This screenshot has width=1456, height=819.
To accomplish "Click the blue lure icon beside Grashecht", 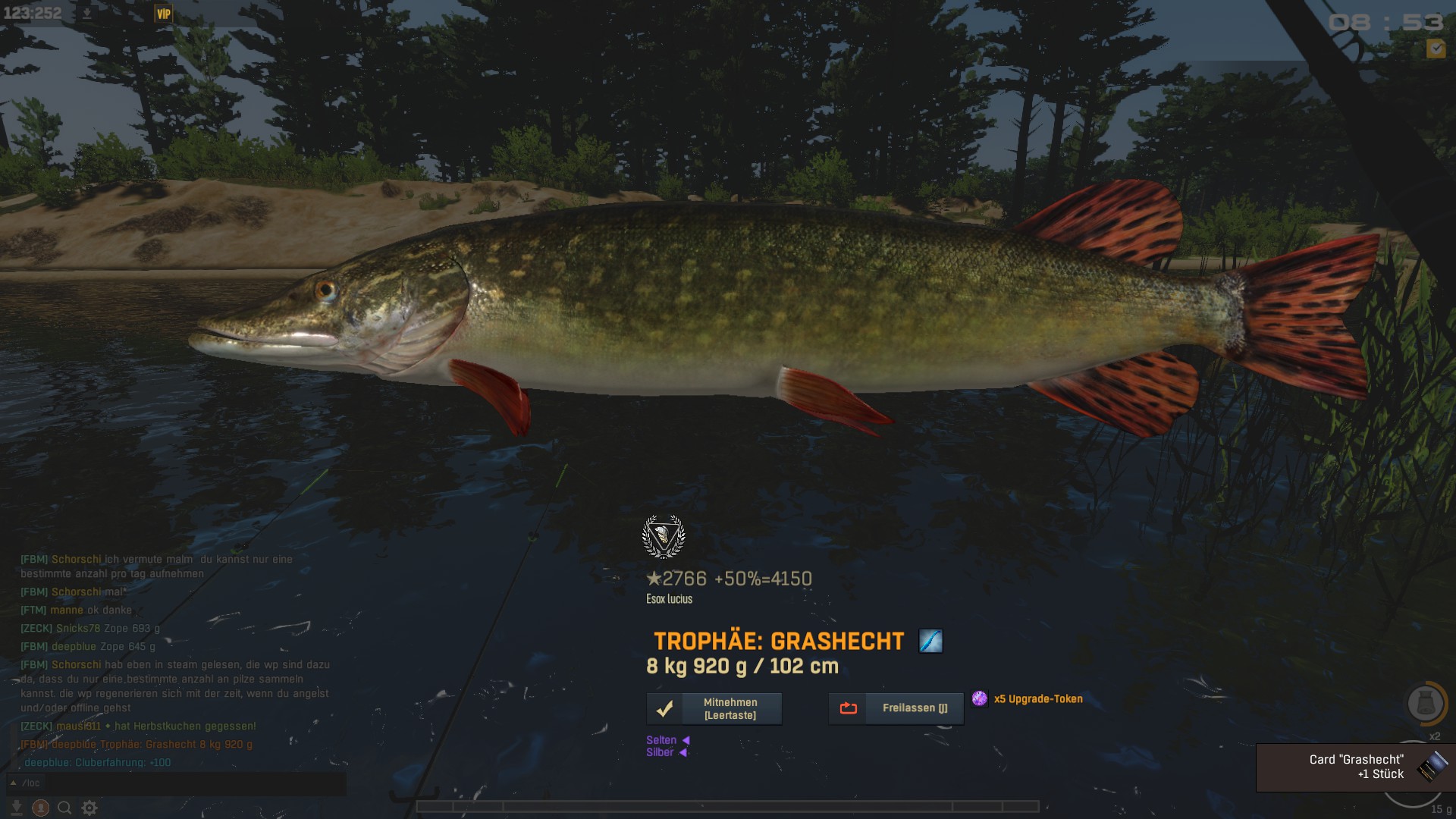I will pos(930,642).
